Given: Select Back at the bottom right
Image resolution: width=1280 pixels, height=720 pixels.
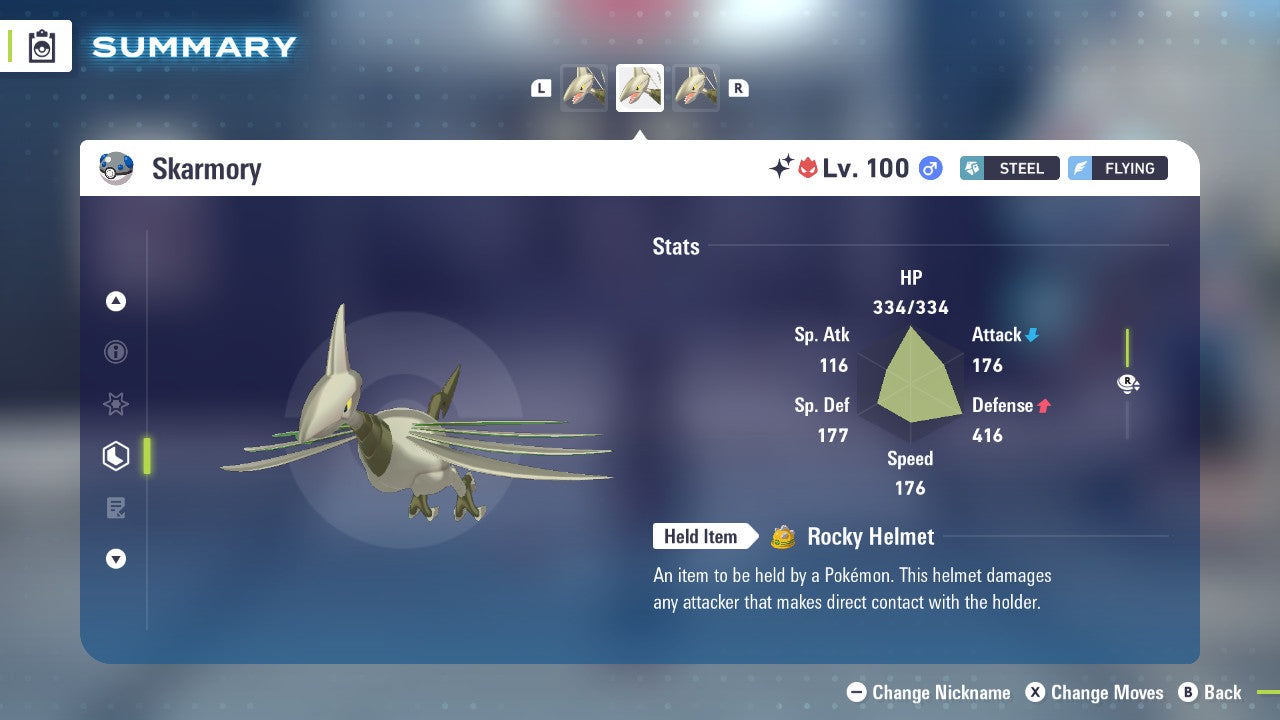Looking at the screenshot, I should coord(1211,692).
